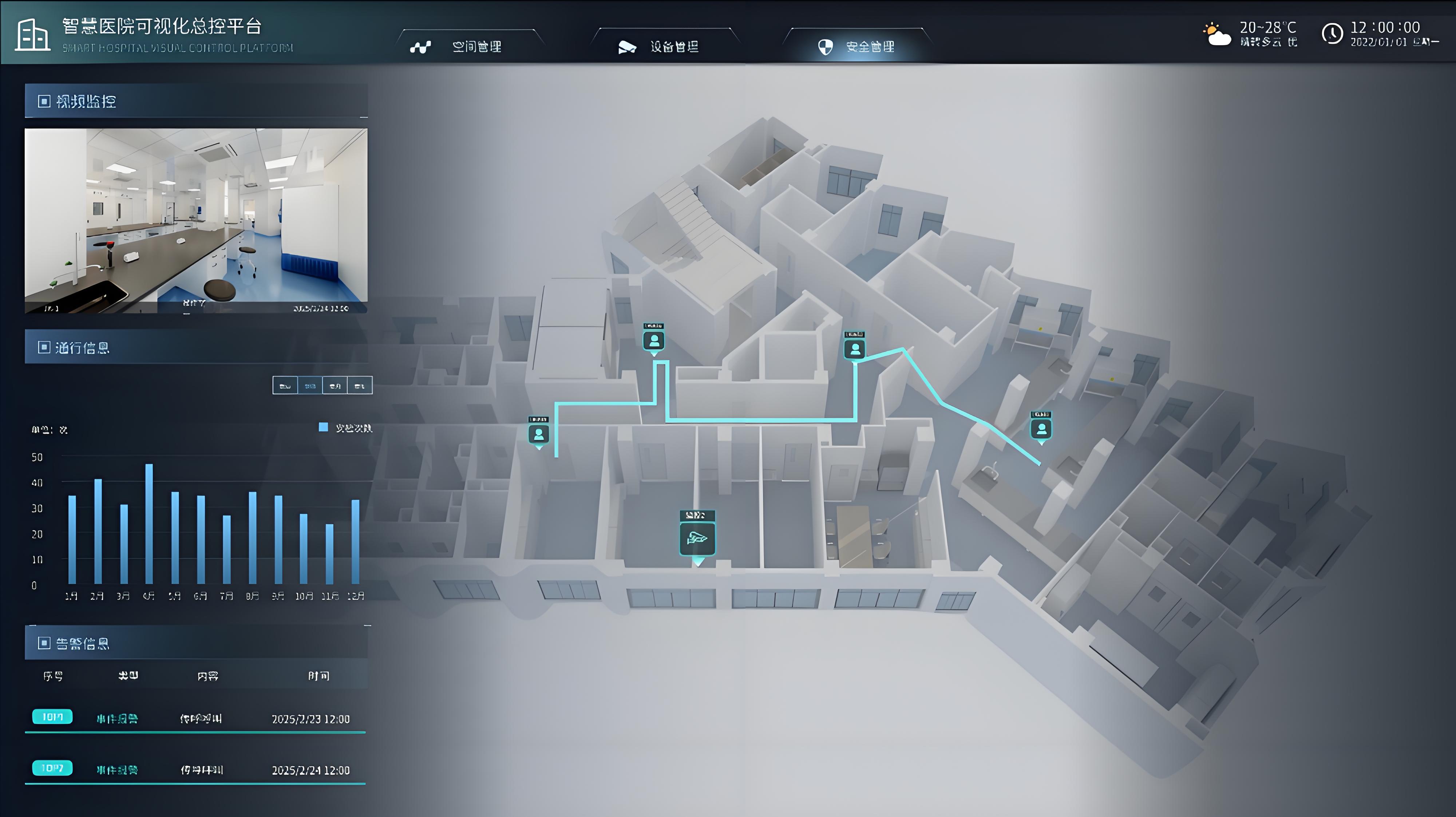Click the hospital building logo

pos(32,35)
